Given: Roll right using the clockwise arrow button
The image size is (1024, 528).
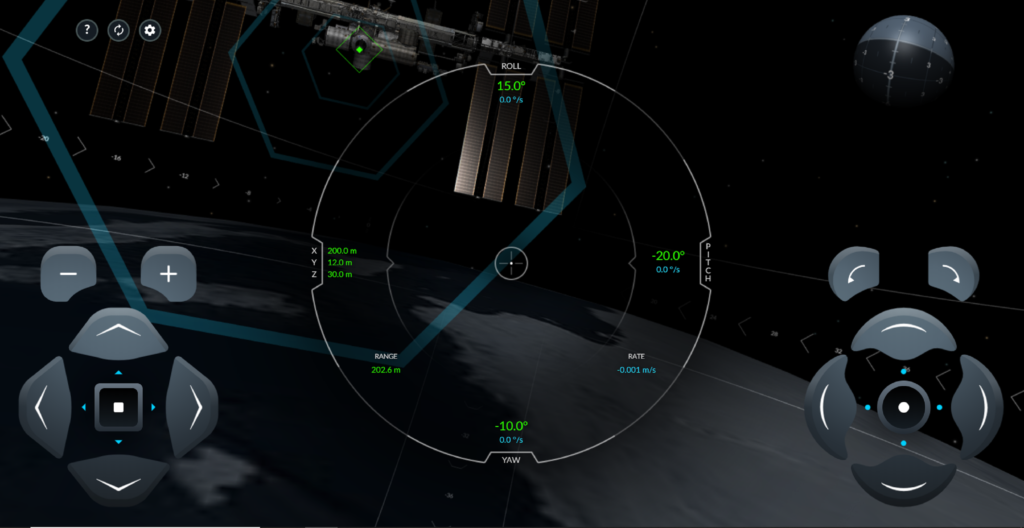Looking at the screenshot, I should point(953,273).
